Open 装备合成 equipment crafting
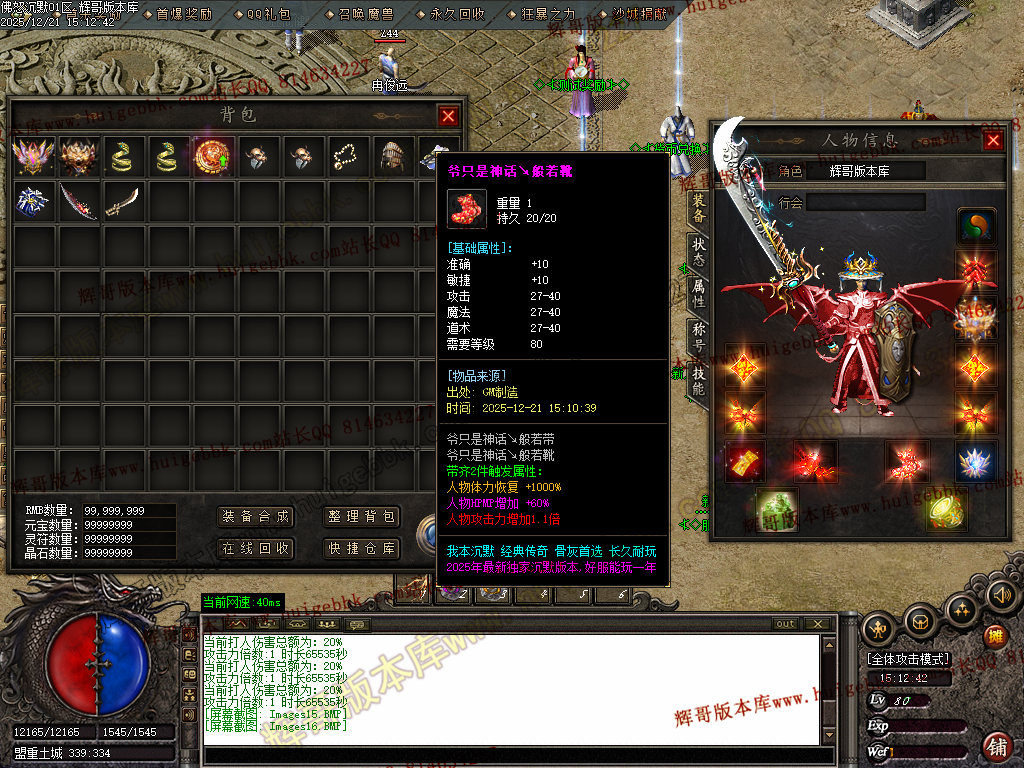Viewport: 1024px width, 768px height. [x=255, y=517]
